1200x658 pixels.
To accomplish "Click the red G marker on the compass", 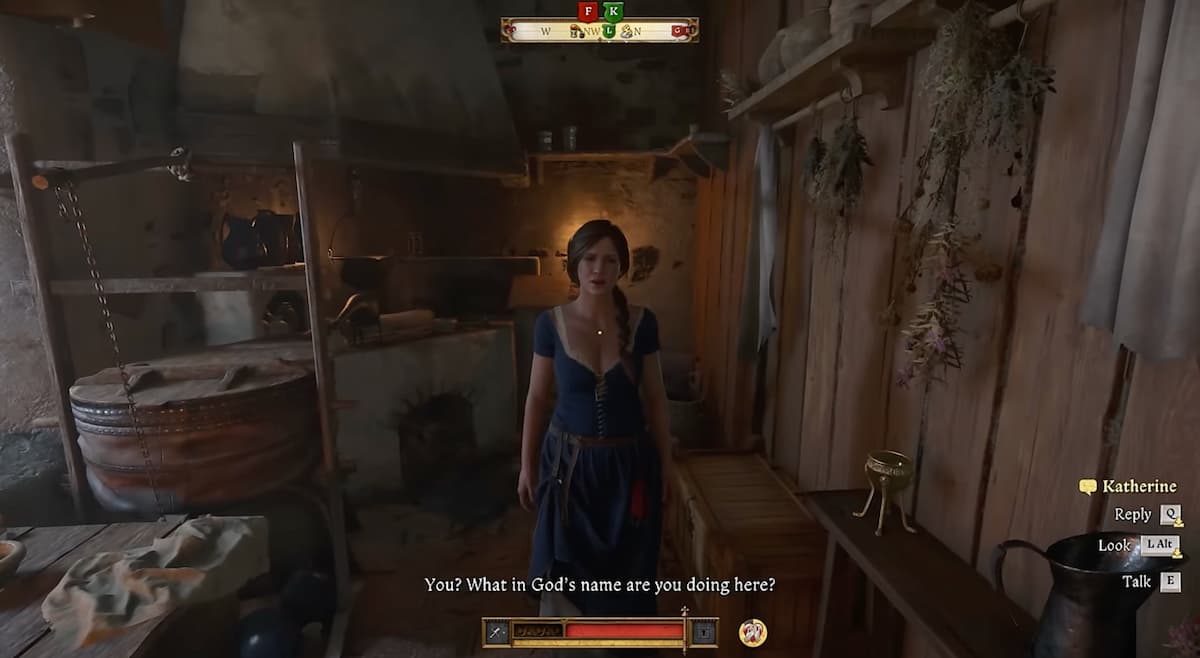I will point(680,31).
